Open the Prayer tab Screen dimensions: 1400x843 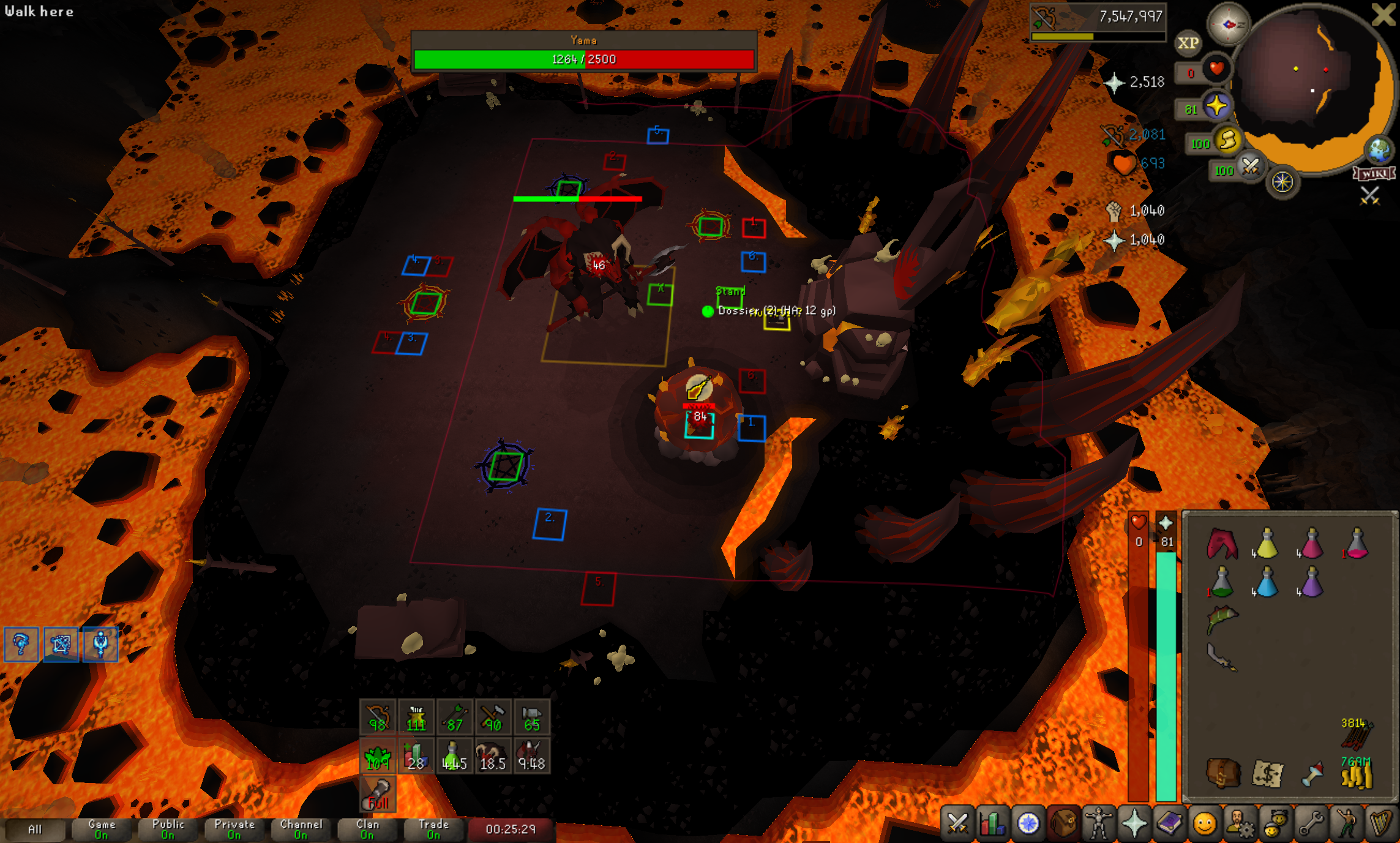coord(1134,823)
